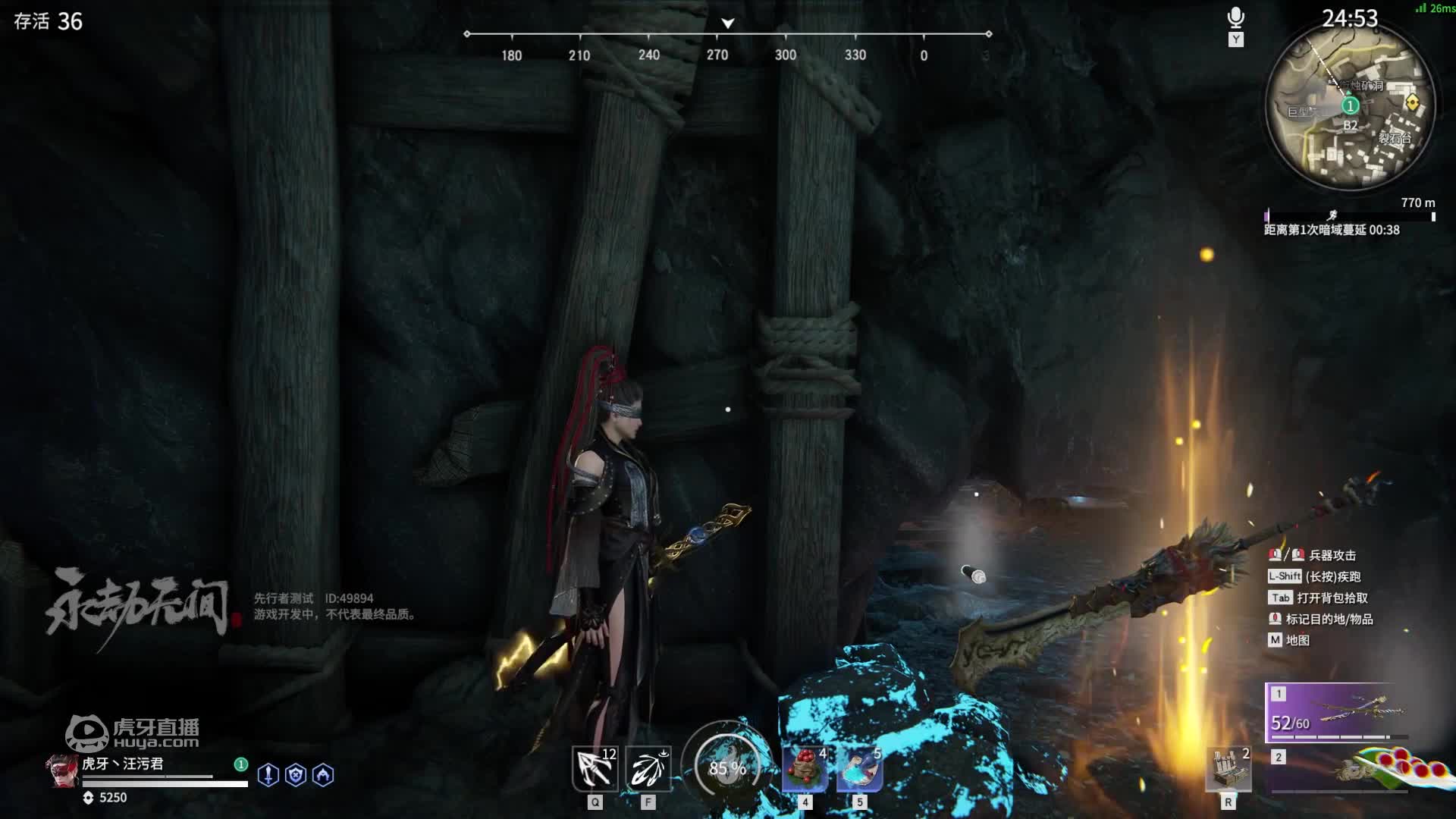The width and height of the screenshot is (1456, 819).
Task: Inspect the blue flame buff icon
Action: (x=323, y=774)
